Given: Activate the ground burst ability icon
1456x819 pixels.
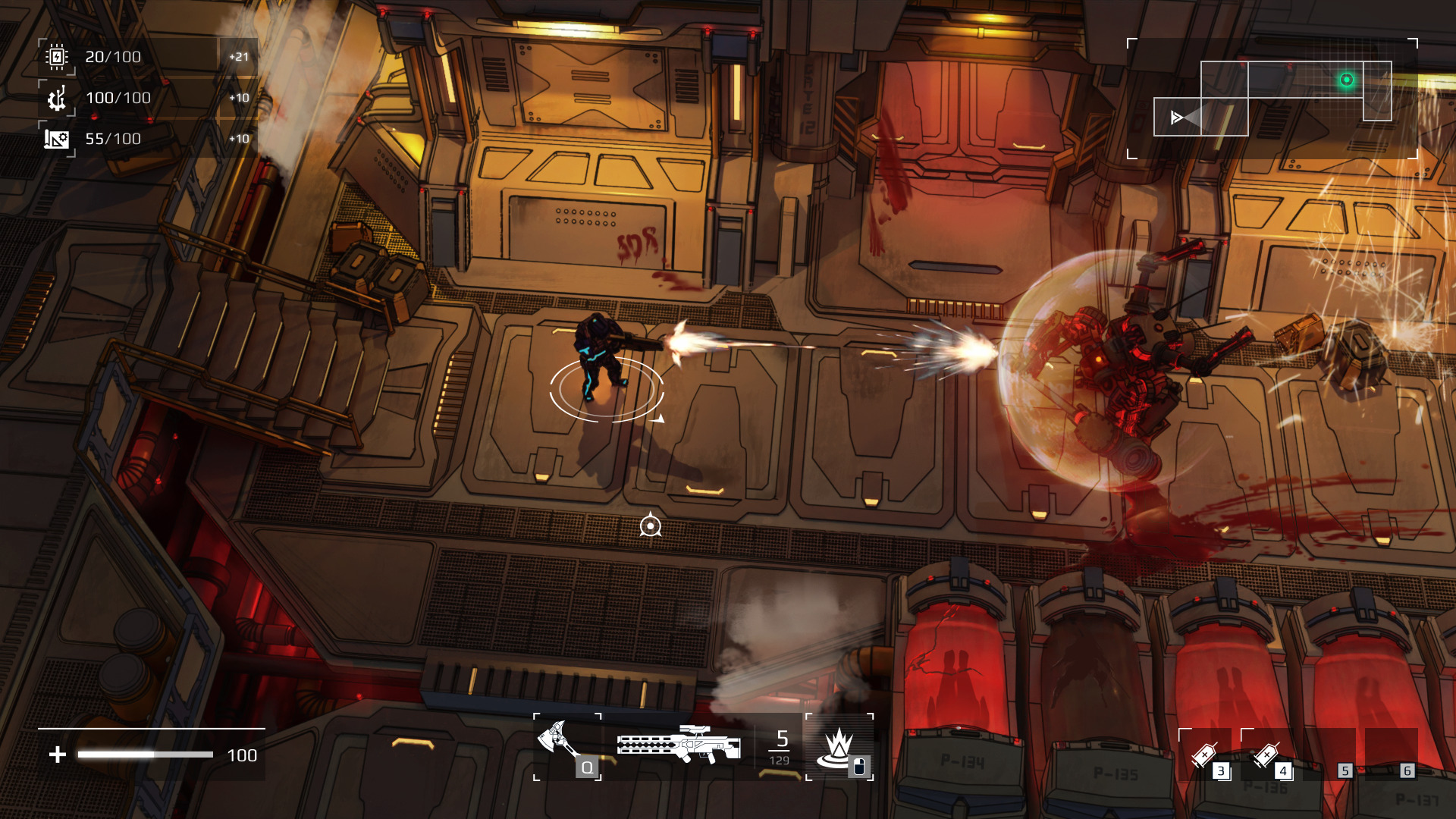Looking at the screenshot, I should pyautogui.click(x=838, y=746).
